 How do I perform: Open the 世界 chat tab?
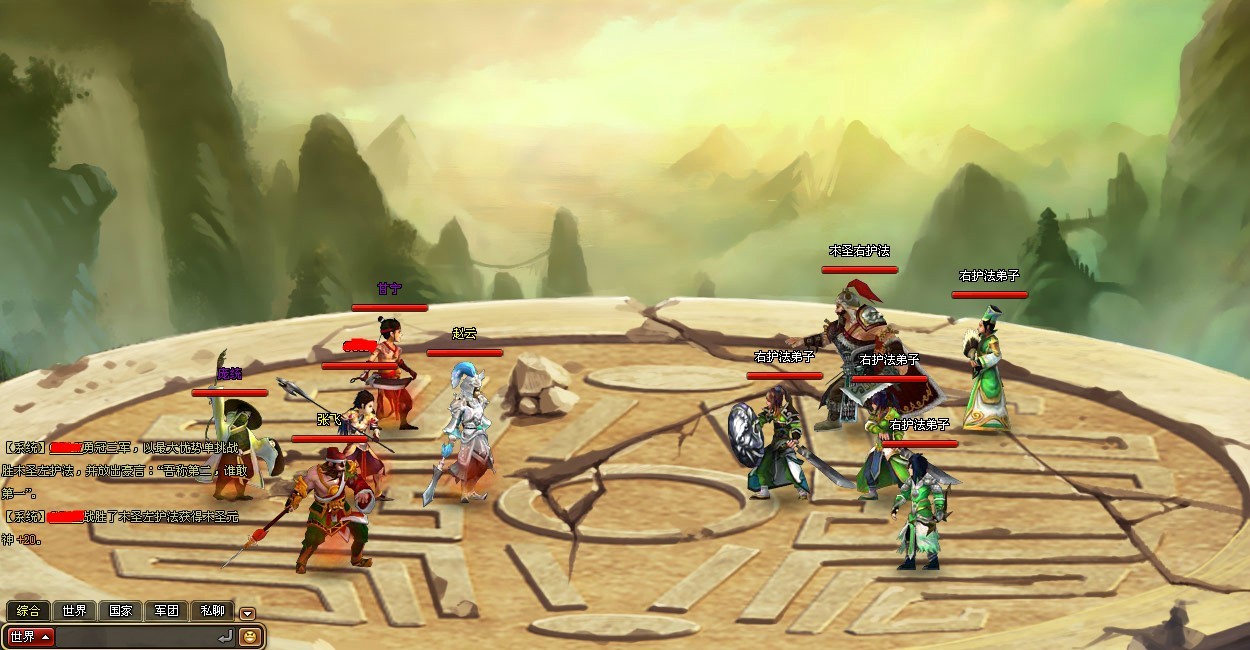tap(74, 610)
